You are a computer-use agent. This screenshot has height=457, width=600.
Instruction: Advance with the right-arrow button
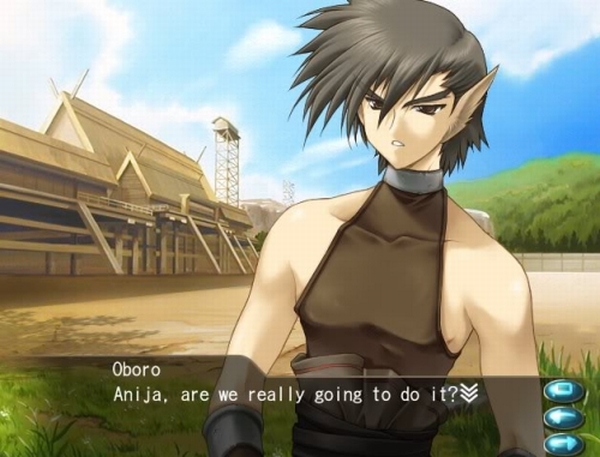pos(565,442)
